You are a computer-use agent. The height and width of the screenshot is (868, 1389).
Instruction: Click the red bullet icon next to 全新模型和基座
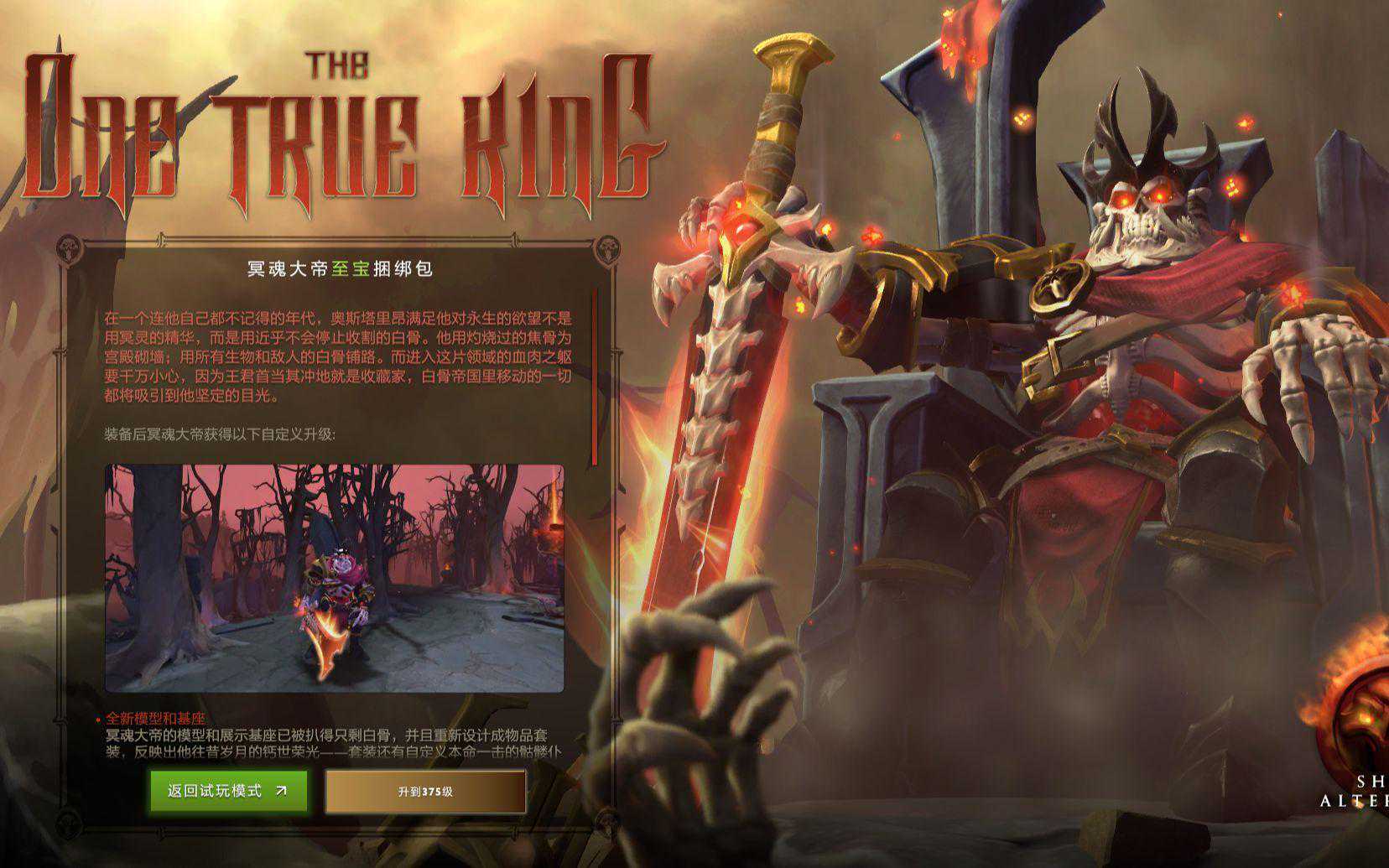99,719
